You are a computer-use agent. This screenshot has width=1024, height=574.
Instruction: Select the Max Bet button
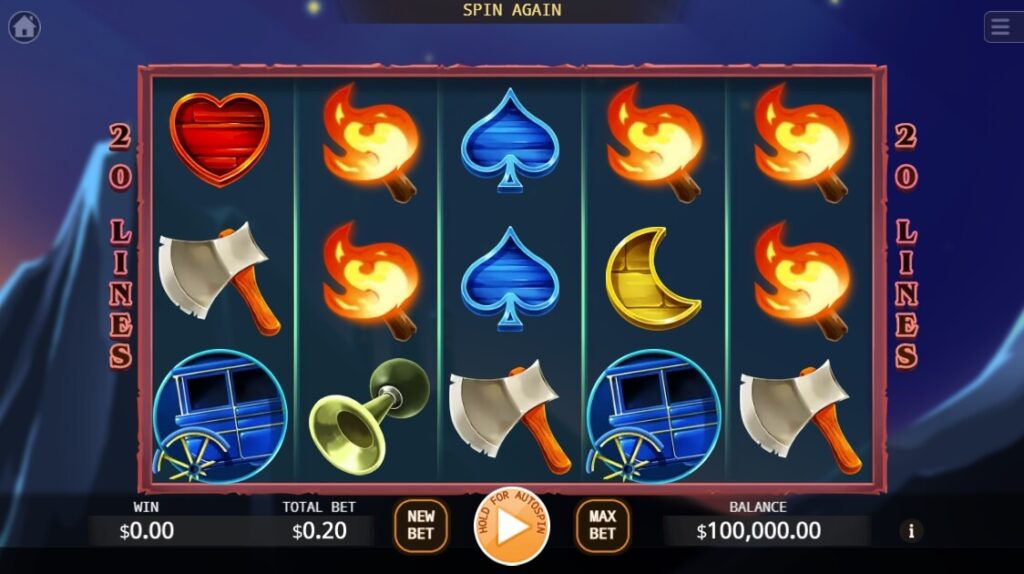click(x=602, y=526)
